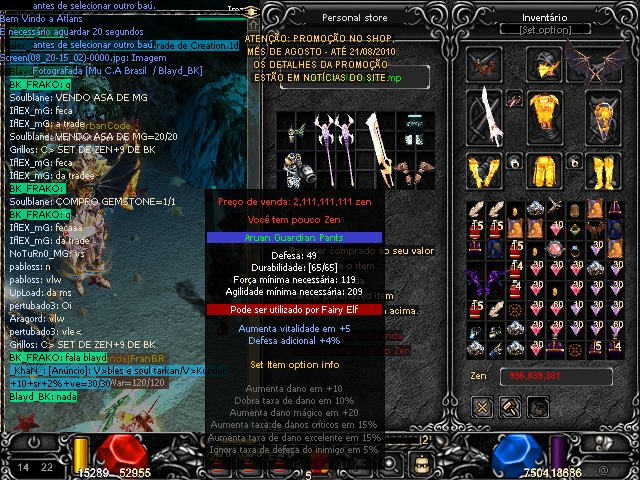
Task: Open the Set option label in Inventário
Action: tap(543, 31)
